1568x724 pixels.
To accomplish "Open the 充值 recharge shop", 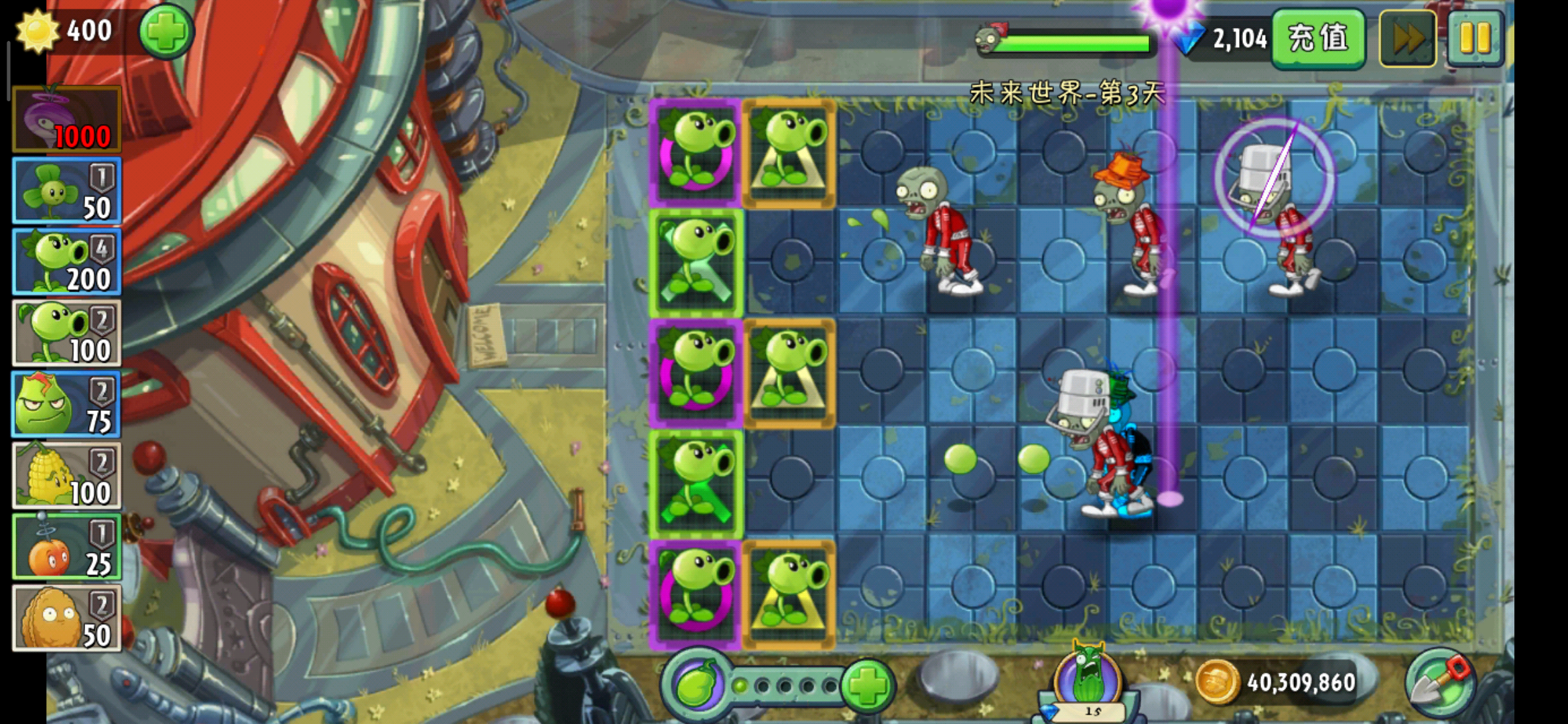I will 1317,38.
